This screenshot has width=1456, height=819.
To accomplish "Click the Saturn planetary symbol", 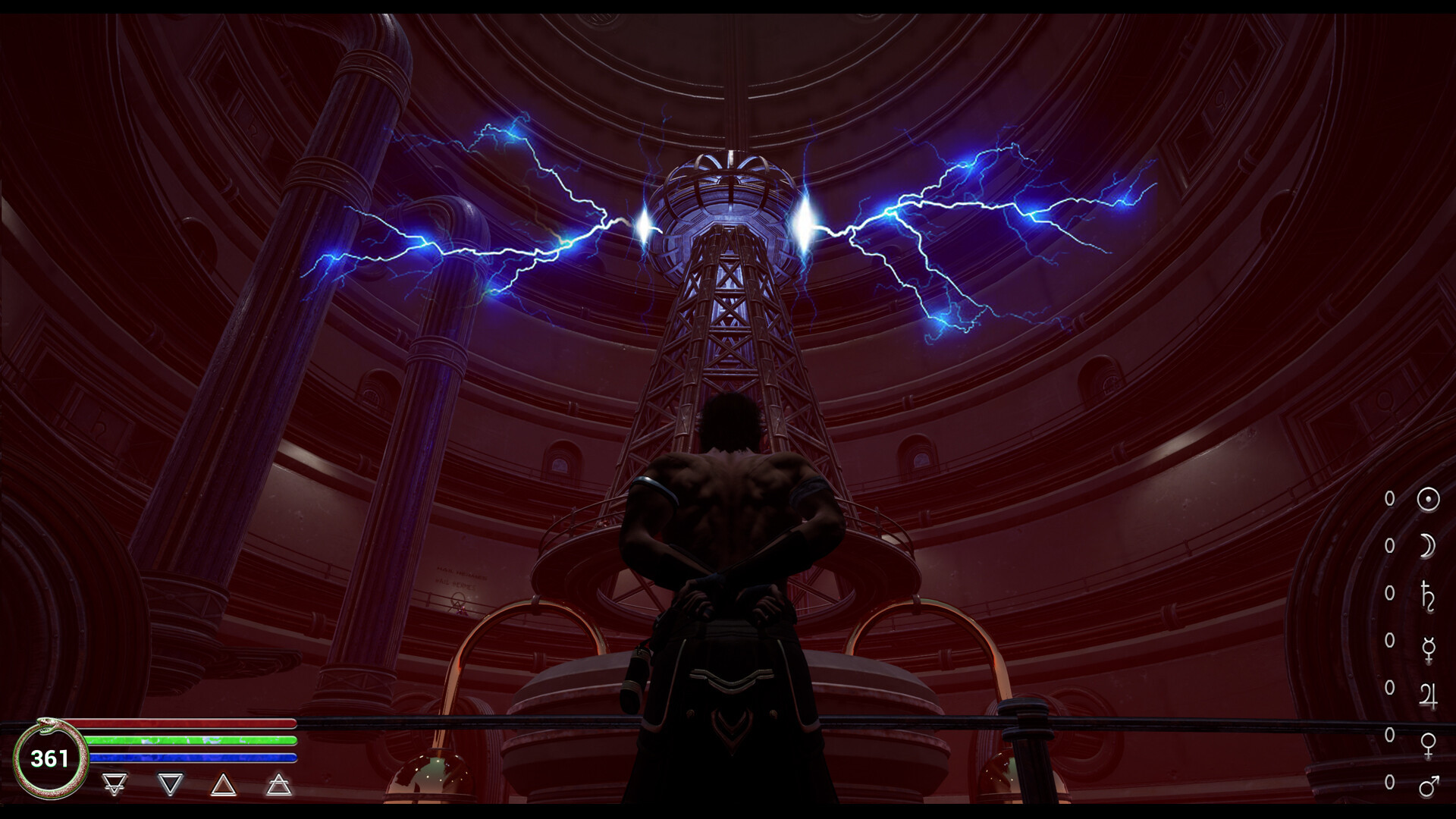I will coord(1428,594).
